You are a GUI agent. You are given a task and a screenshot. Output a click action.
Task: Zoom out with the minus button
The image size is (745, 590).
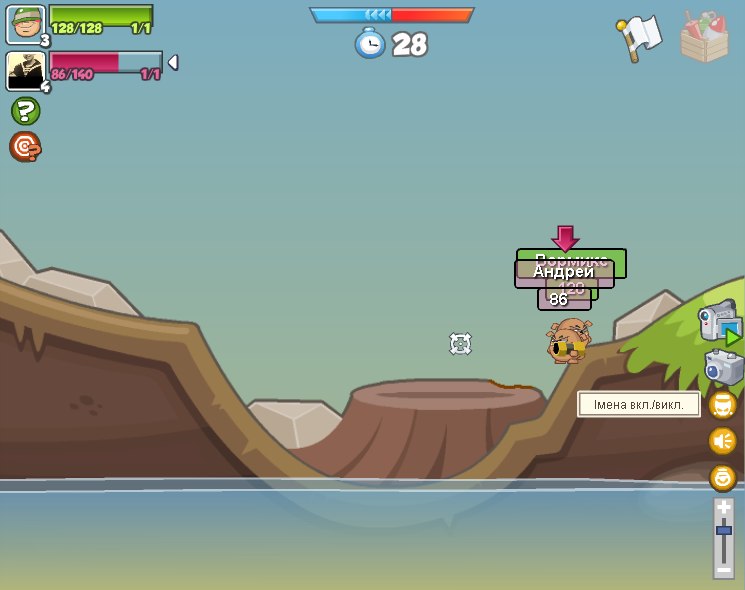[x=723, y=569]
